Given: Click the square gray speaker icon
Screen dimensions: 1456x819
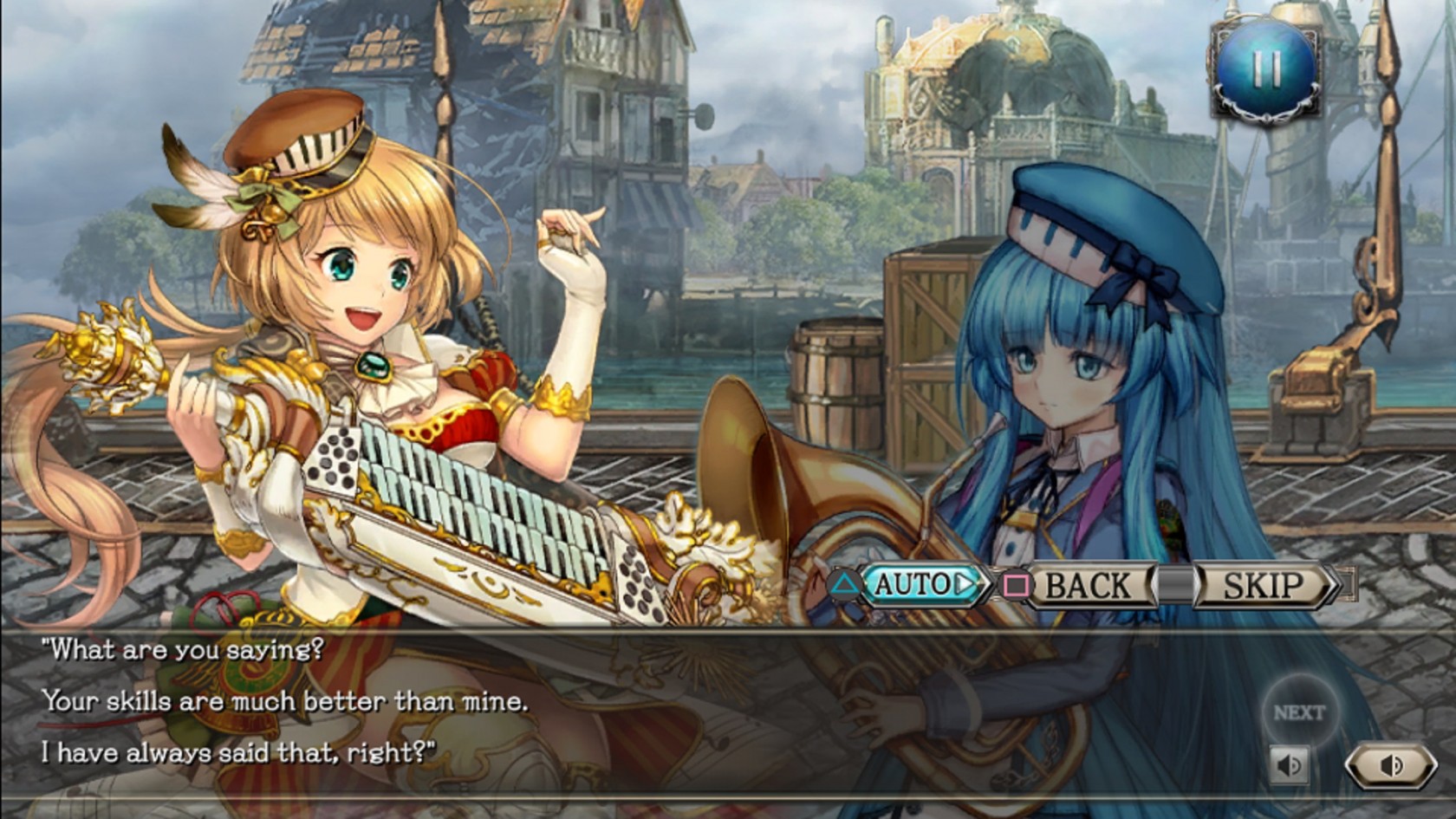Looking at the screenshot, I should point(1290,765).
